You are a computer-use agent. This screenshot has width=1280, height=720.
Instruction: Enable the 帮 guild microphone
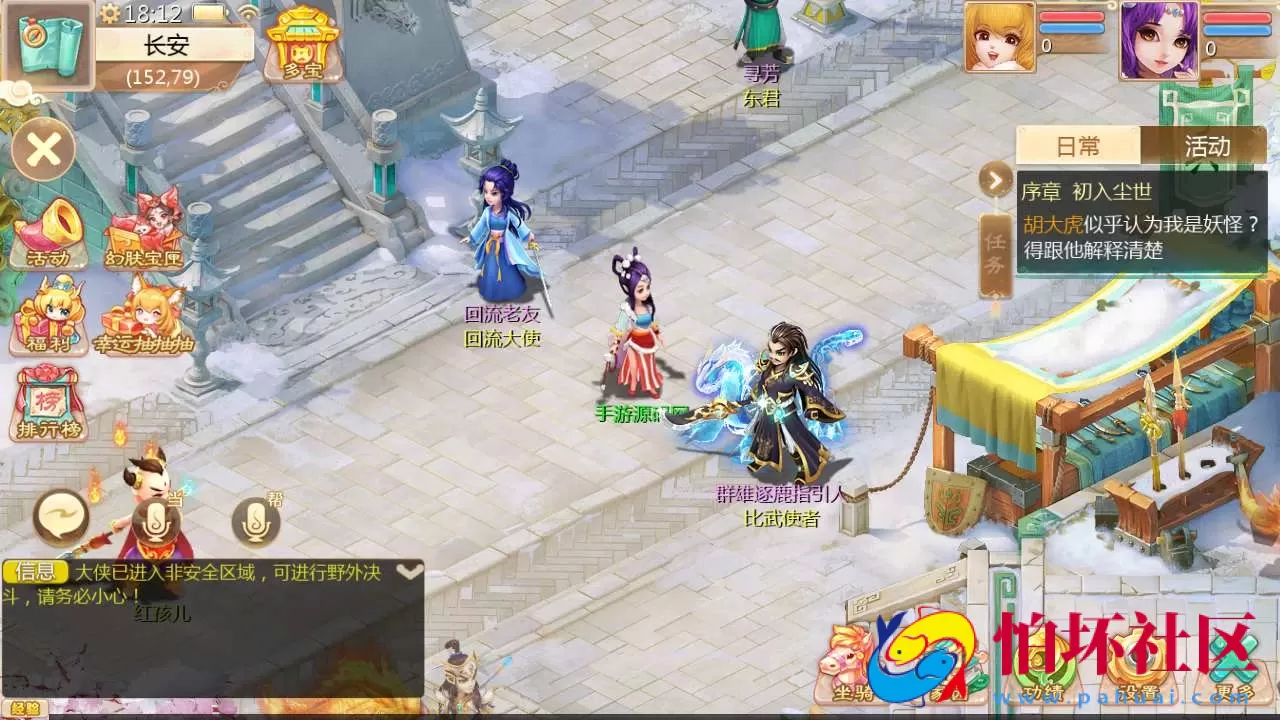[256, 524]
